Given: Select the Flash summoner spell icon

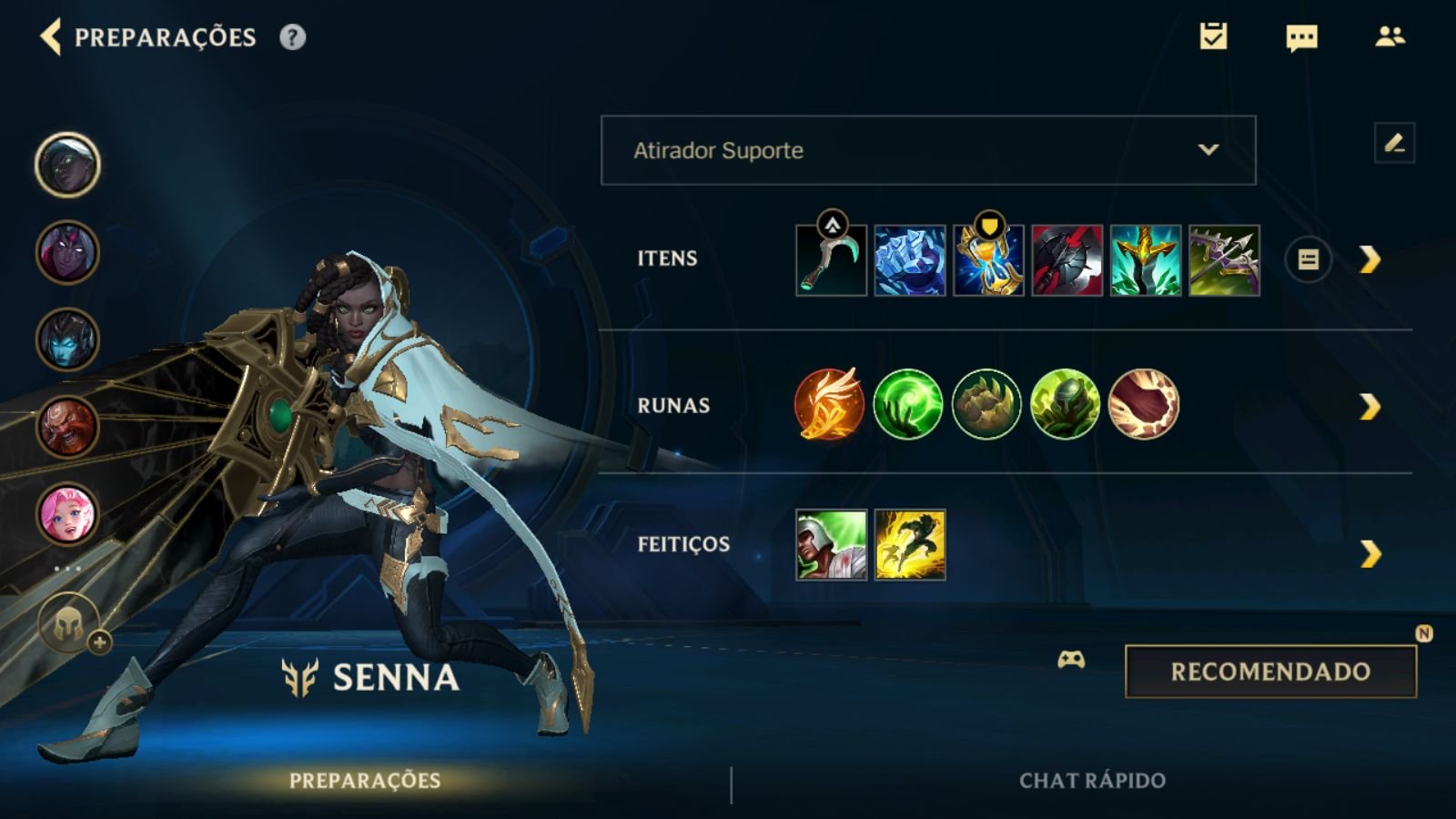Looking at the screenshot, I should (x=910, y=544).
